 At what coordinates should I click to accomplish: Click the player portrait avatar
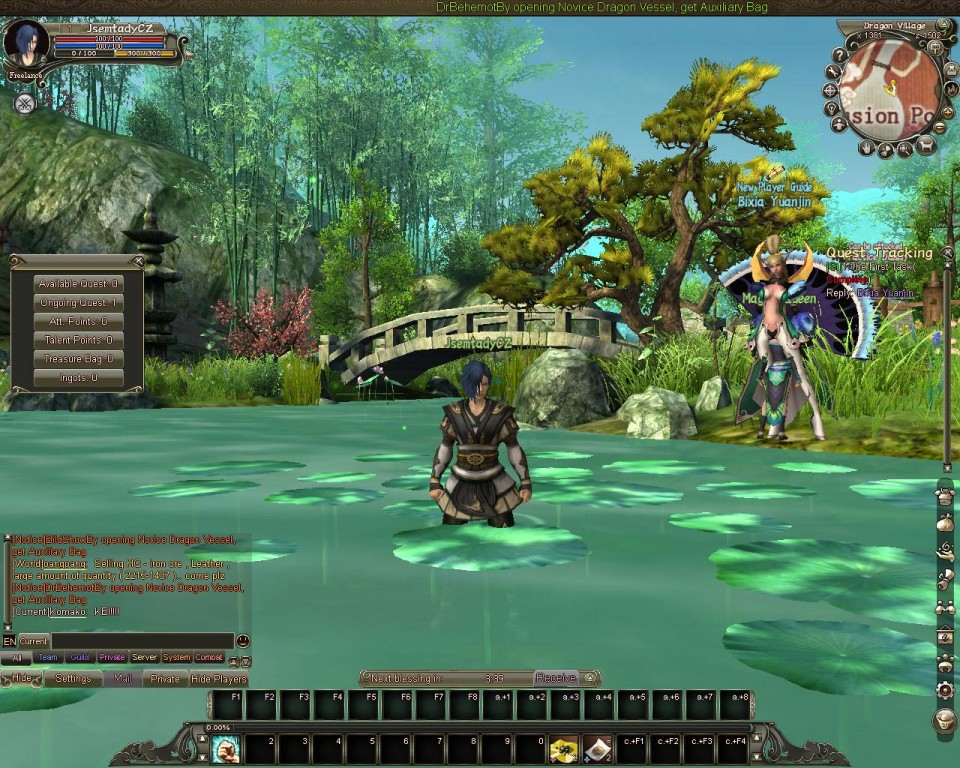(25, 44)
